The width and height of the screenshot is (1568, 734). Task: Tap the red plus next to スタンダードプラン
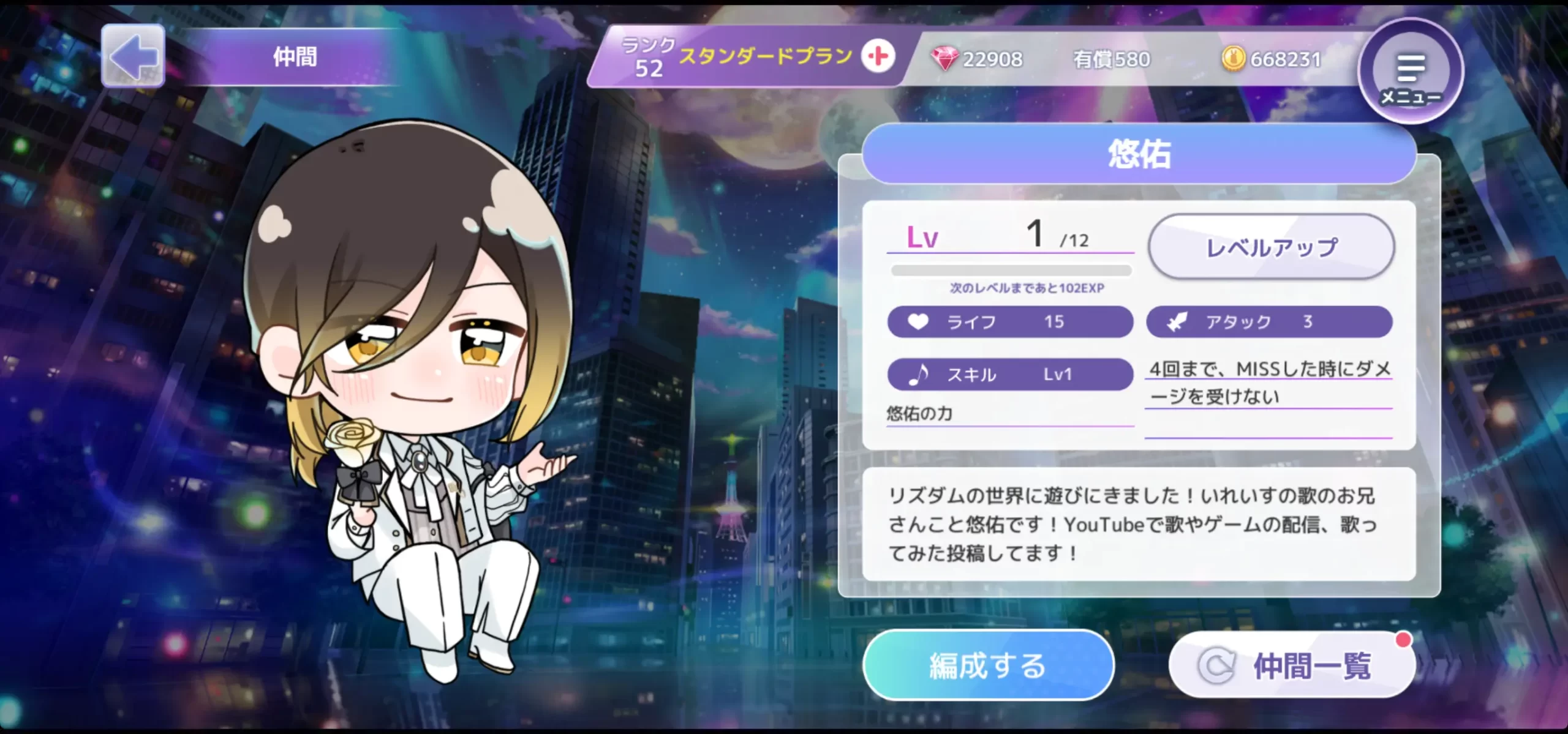(x=878, y=57)
